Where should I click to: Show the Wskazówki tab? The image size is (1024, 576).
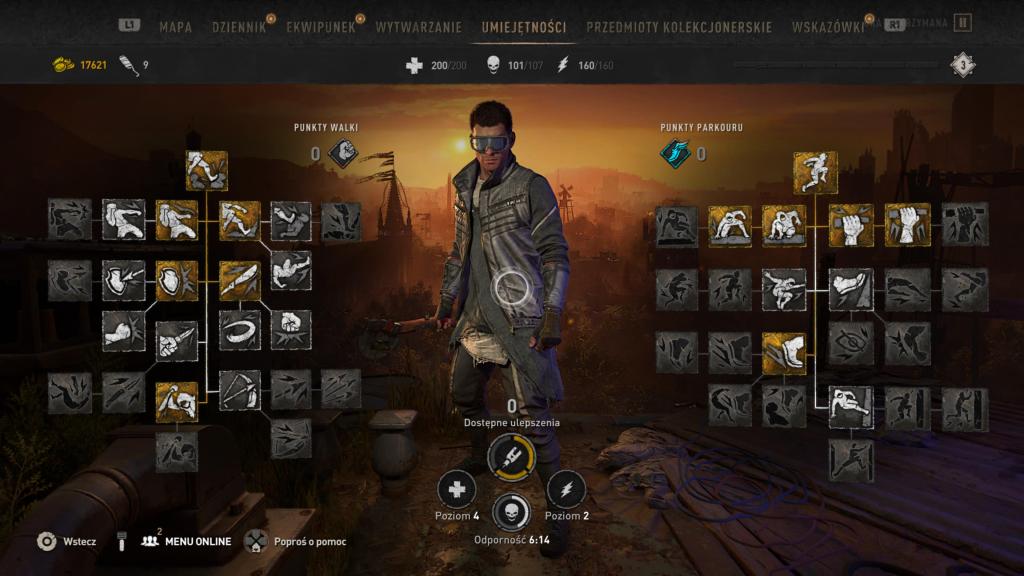pyautogui.click(x=827, y=27)
